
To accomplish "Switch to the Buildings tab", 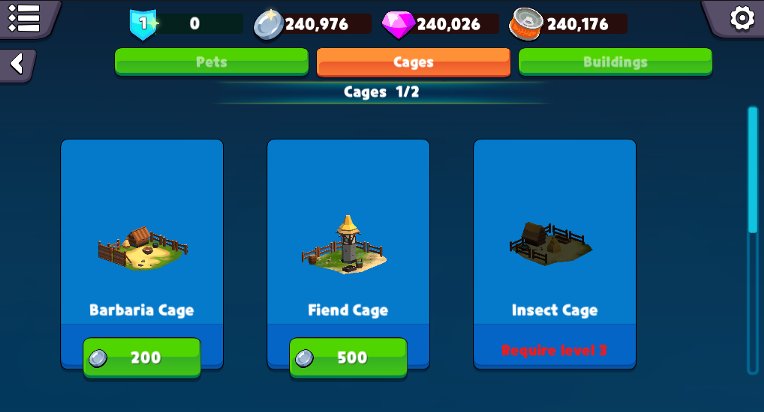I will tap(615, 61).
